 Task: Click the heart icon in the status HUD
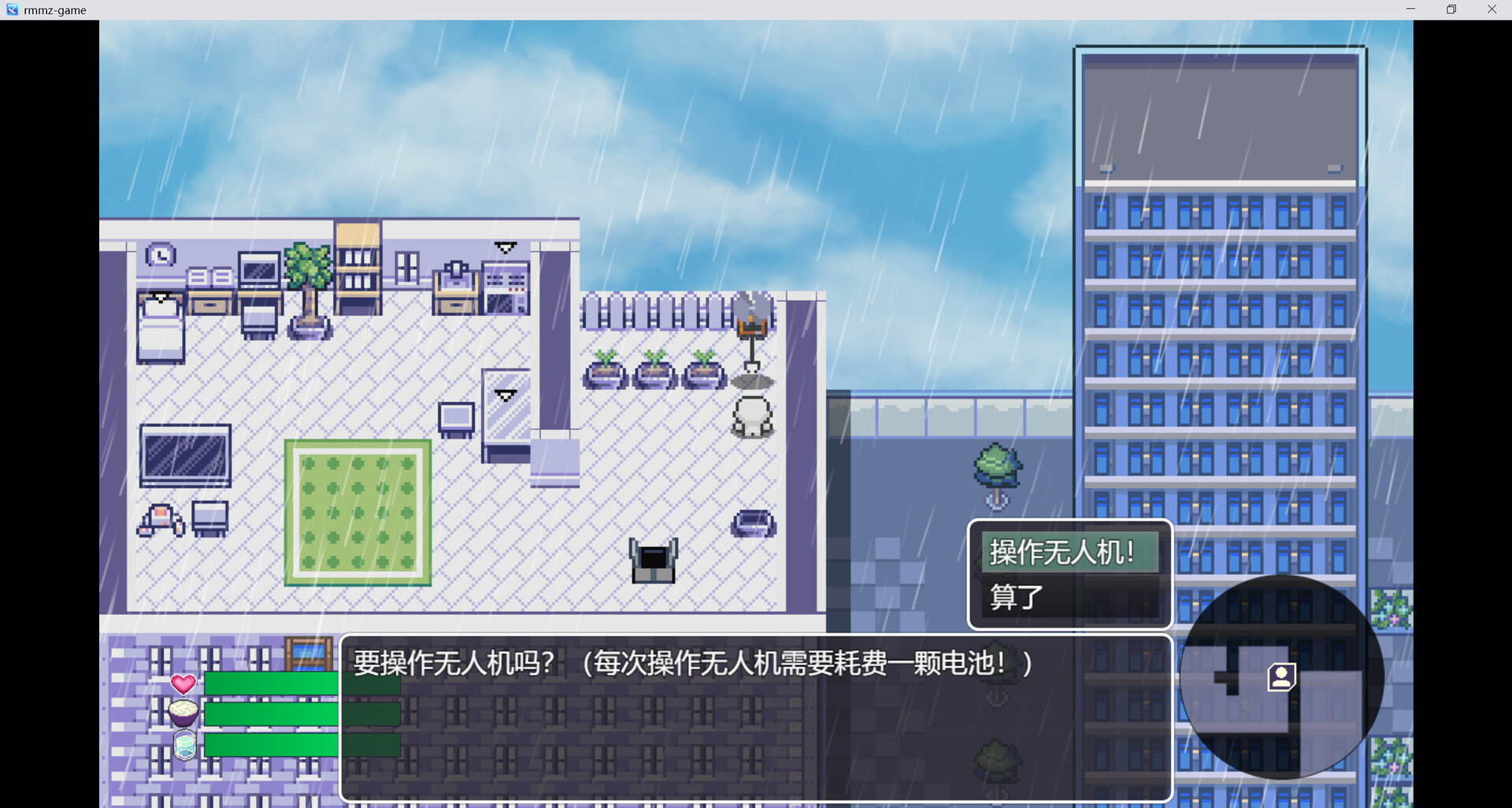point(184,684)
